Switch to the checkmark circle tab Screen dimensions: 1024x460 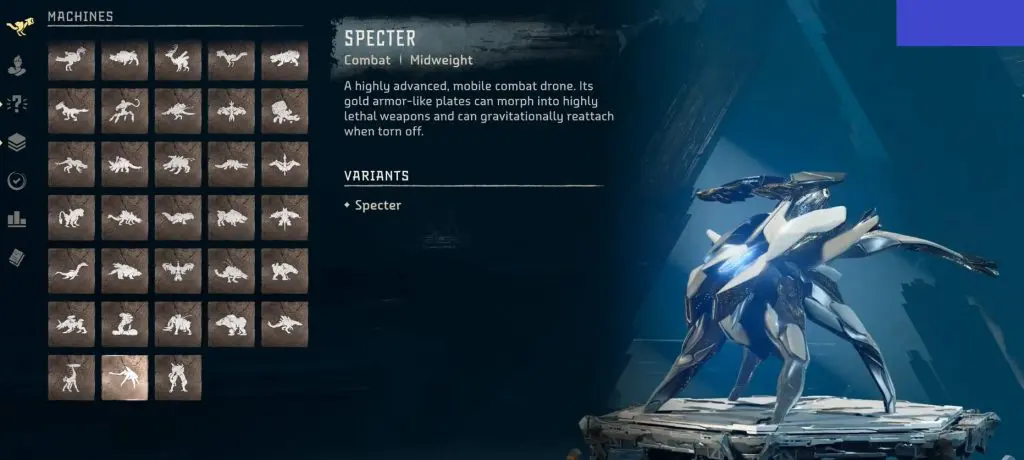[x=17, y=181]
